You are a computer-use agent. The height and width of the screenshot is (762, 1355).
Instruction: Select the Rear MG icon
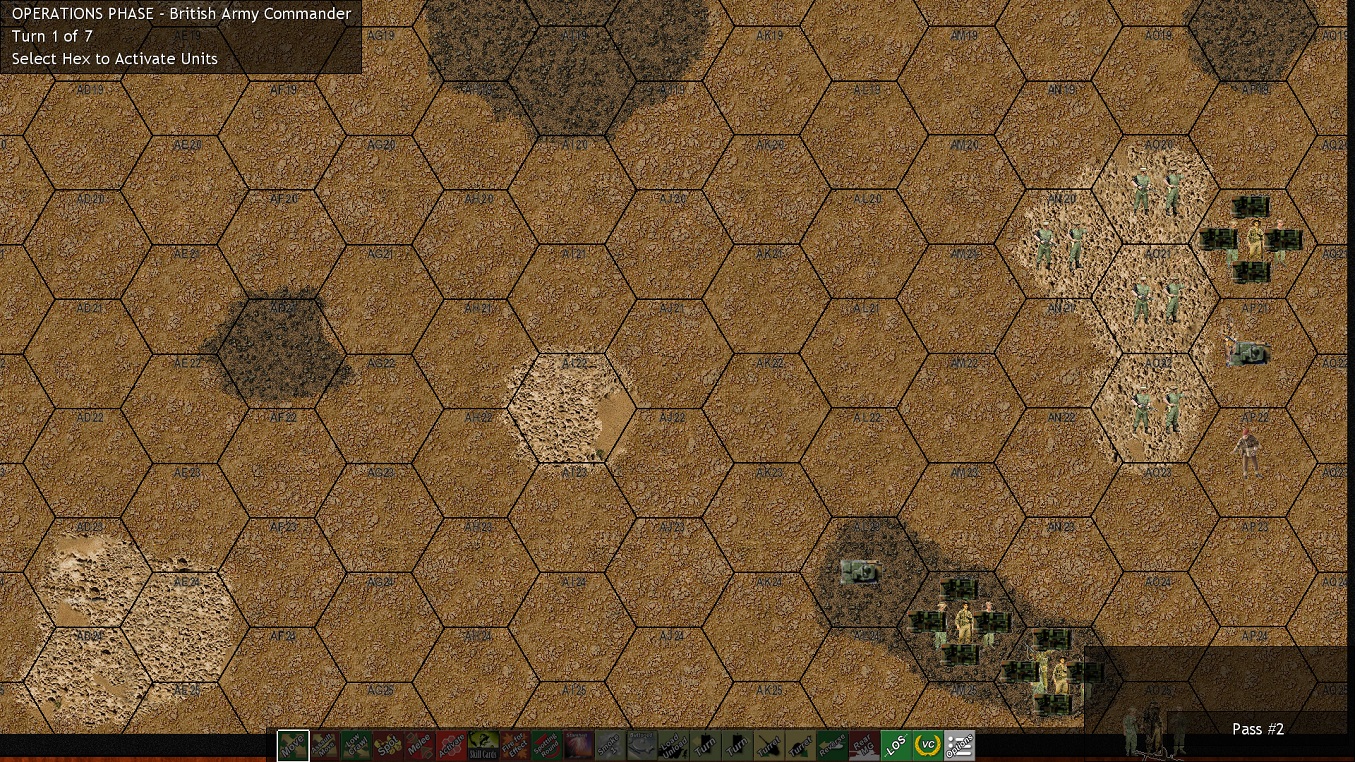[x=863, y=745]
